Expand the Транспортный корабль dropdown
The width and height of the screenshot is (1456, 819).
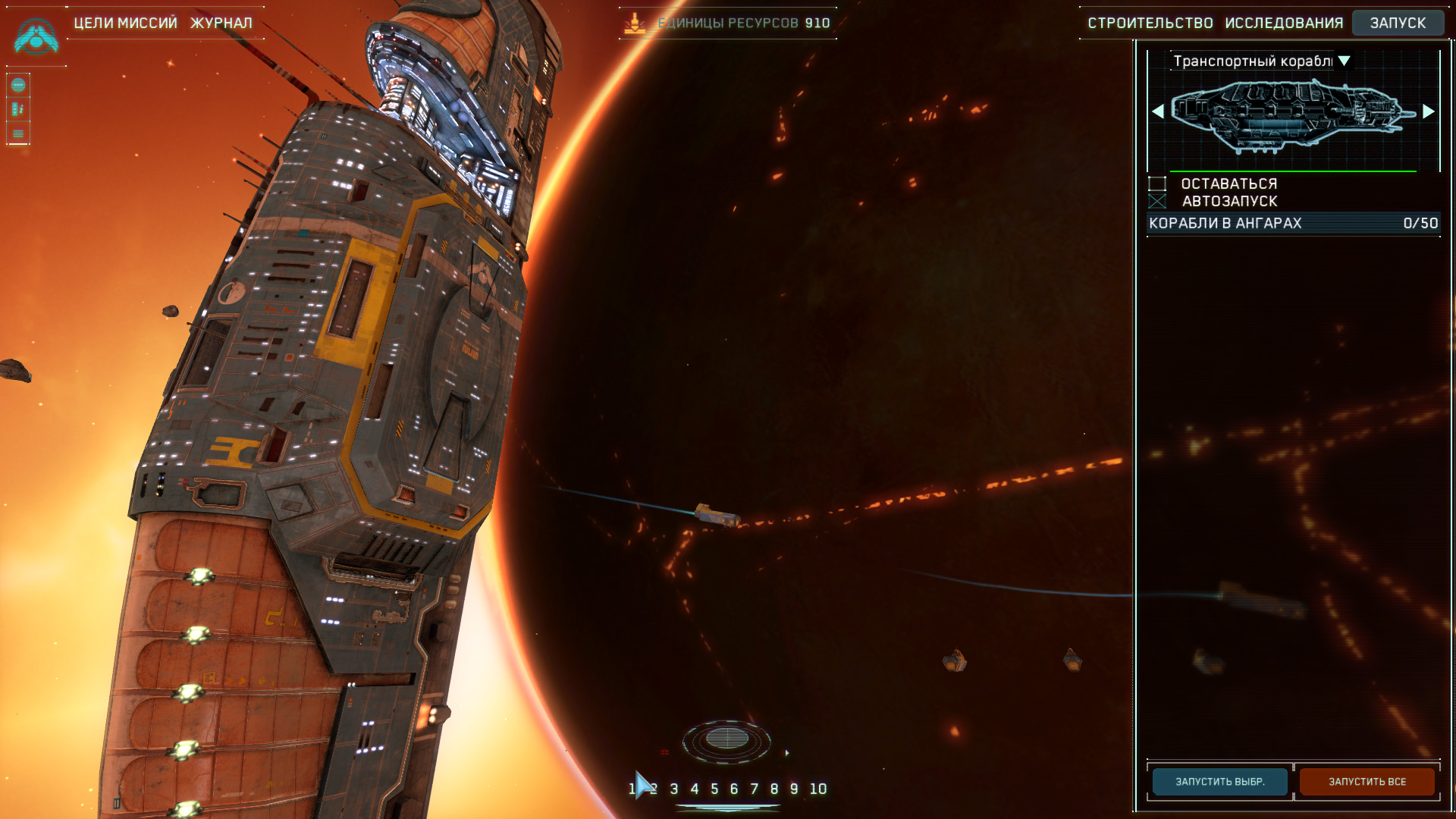tap(1344, 61)
